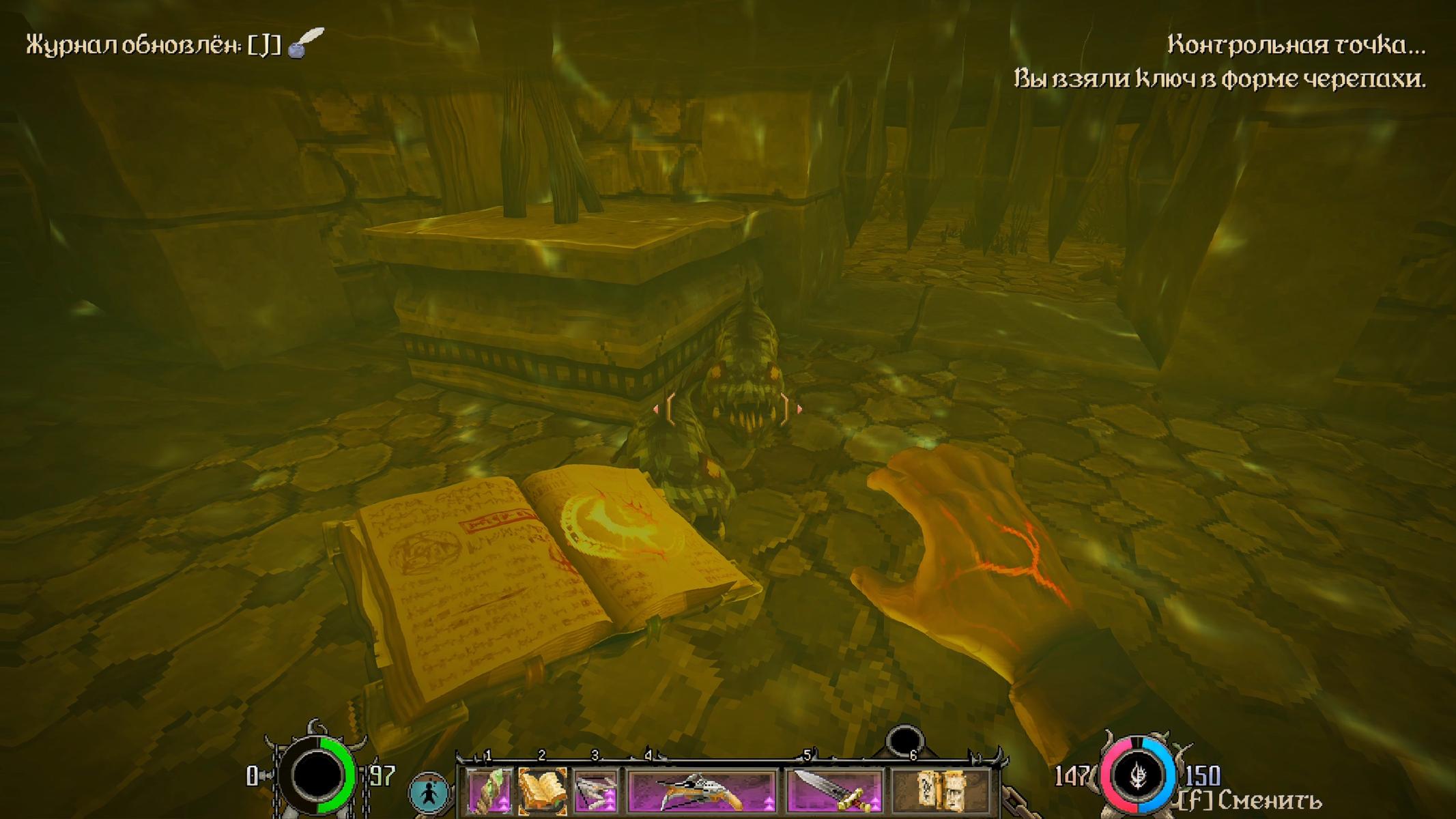Select the staff weapon in slot 1
Screen dimensions: 1456x819
(489, 792)
